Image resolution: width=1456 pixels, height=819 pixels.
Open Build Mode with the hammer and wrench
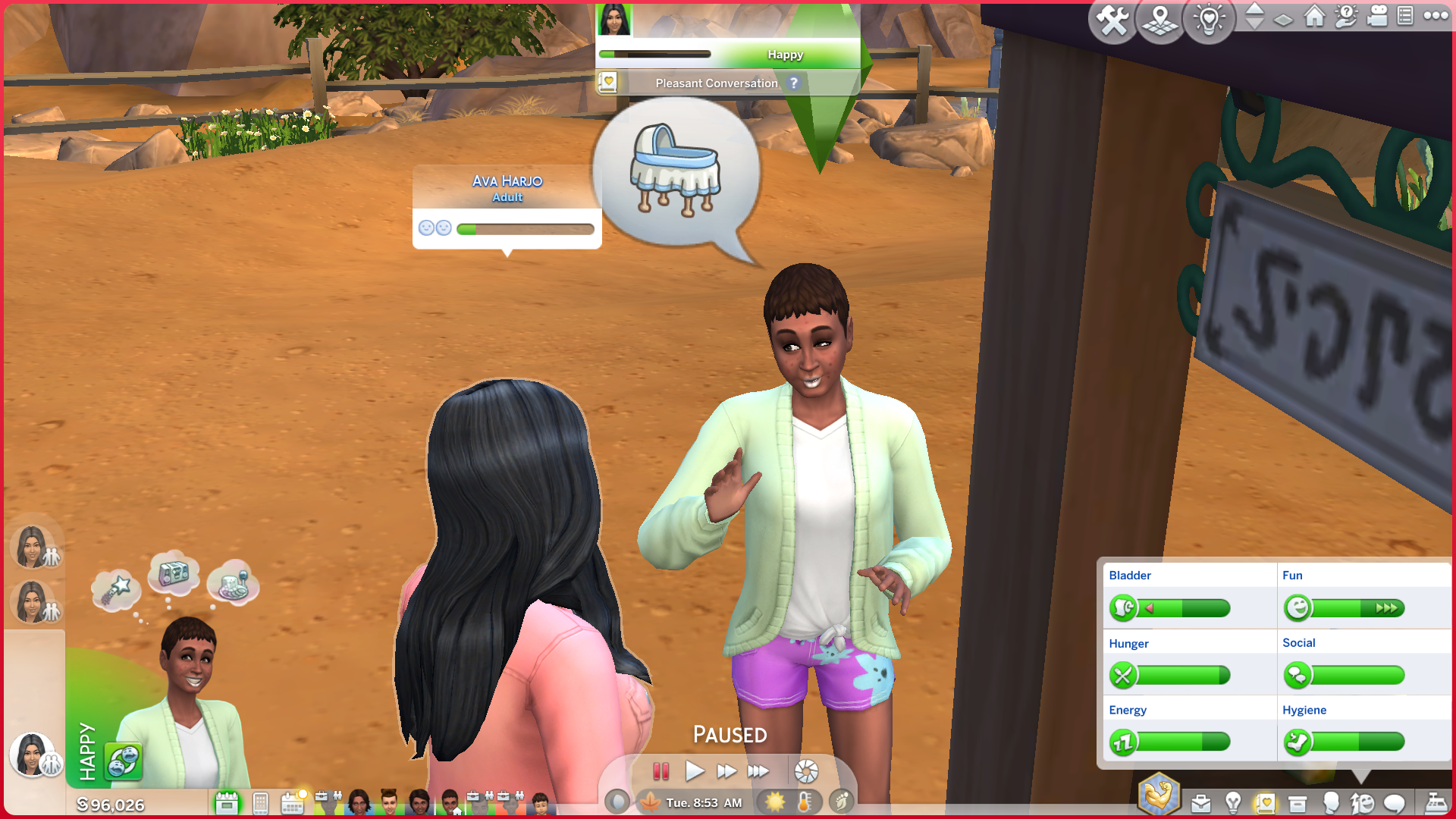point(1112,20)
